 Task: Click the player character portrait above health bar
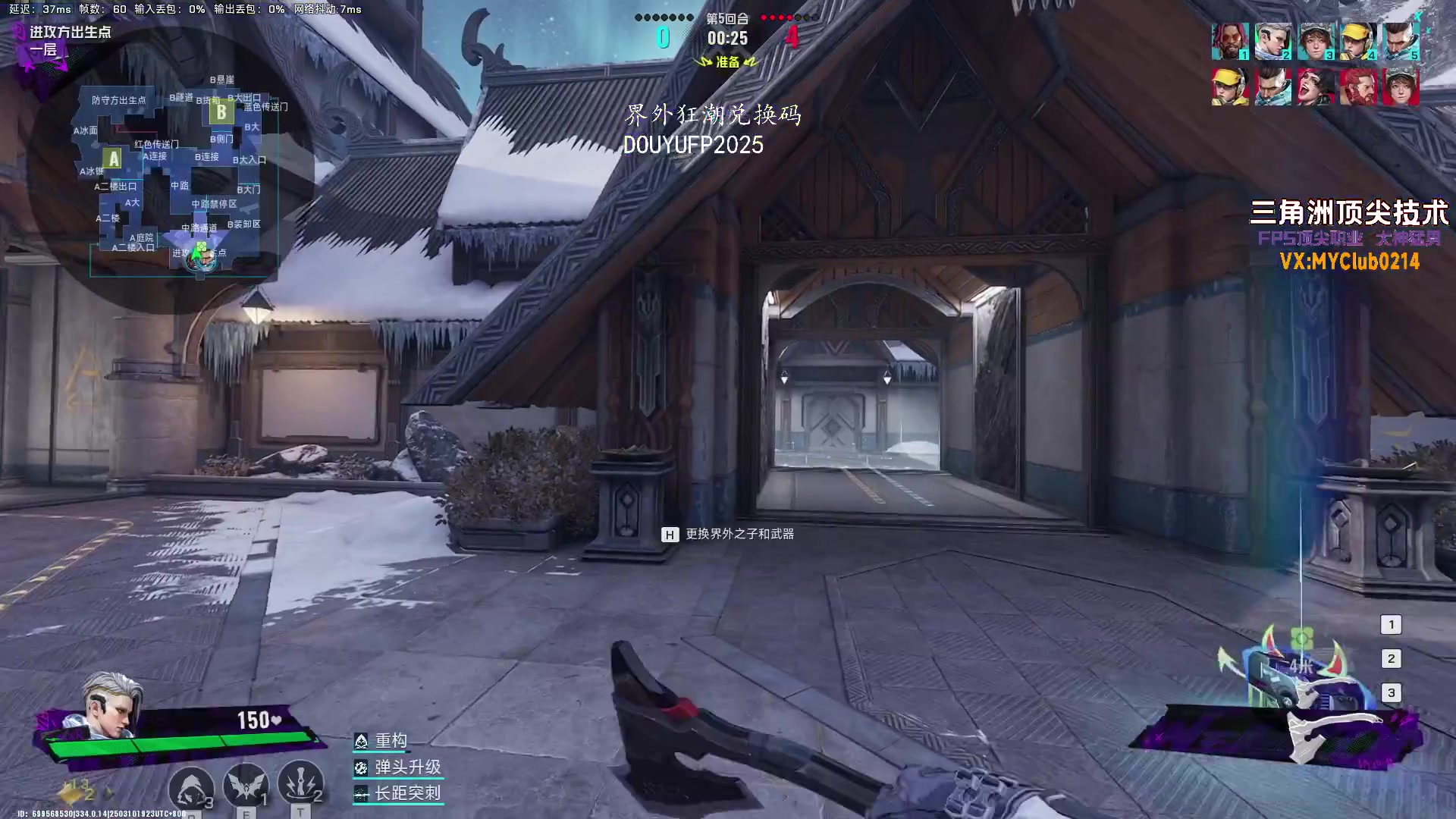111,705
